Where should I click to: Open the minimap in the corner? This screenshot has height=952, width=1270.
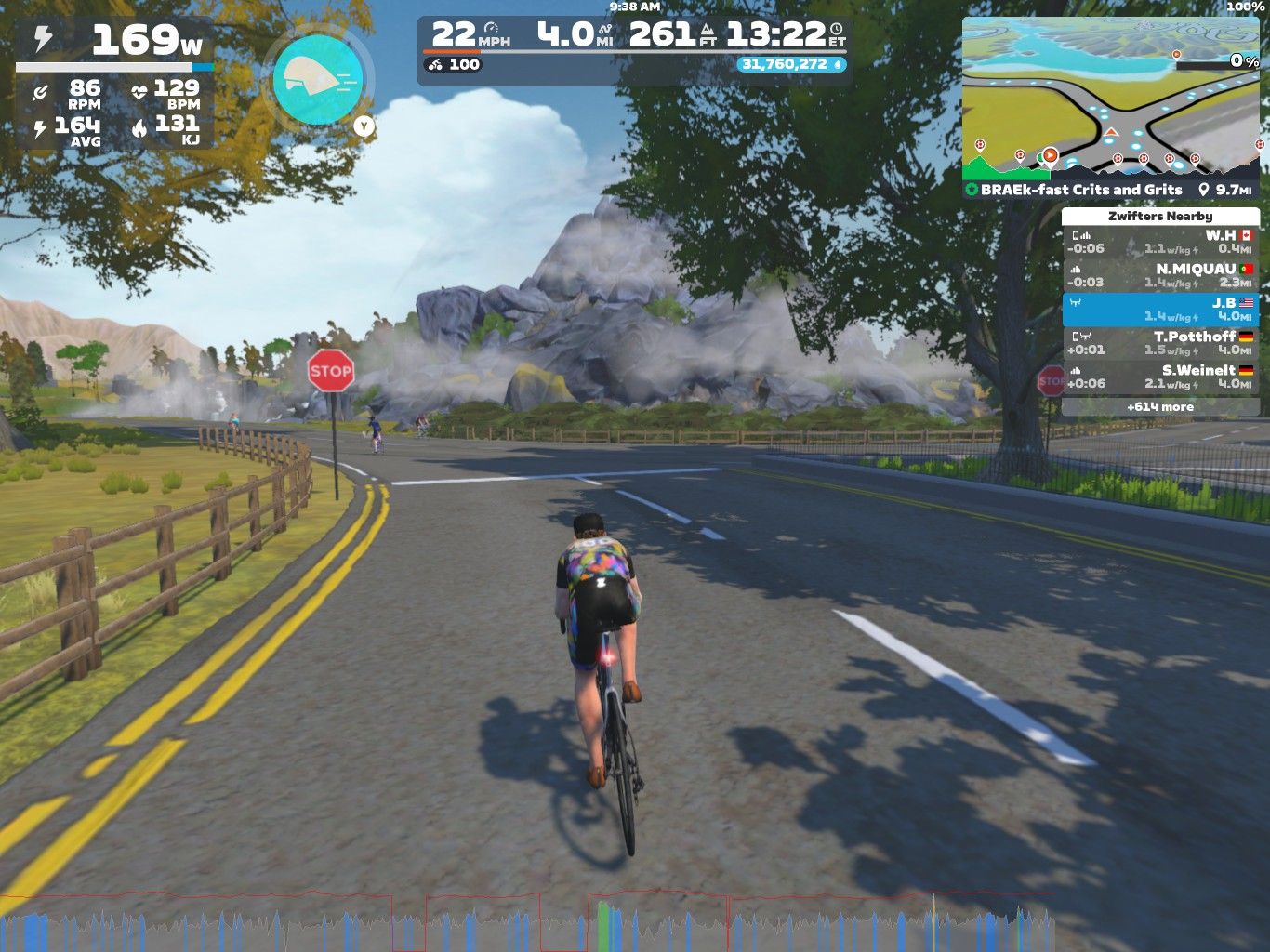point(1112,97)
